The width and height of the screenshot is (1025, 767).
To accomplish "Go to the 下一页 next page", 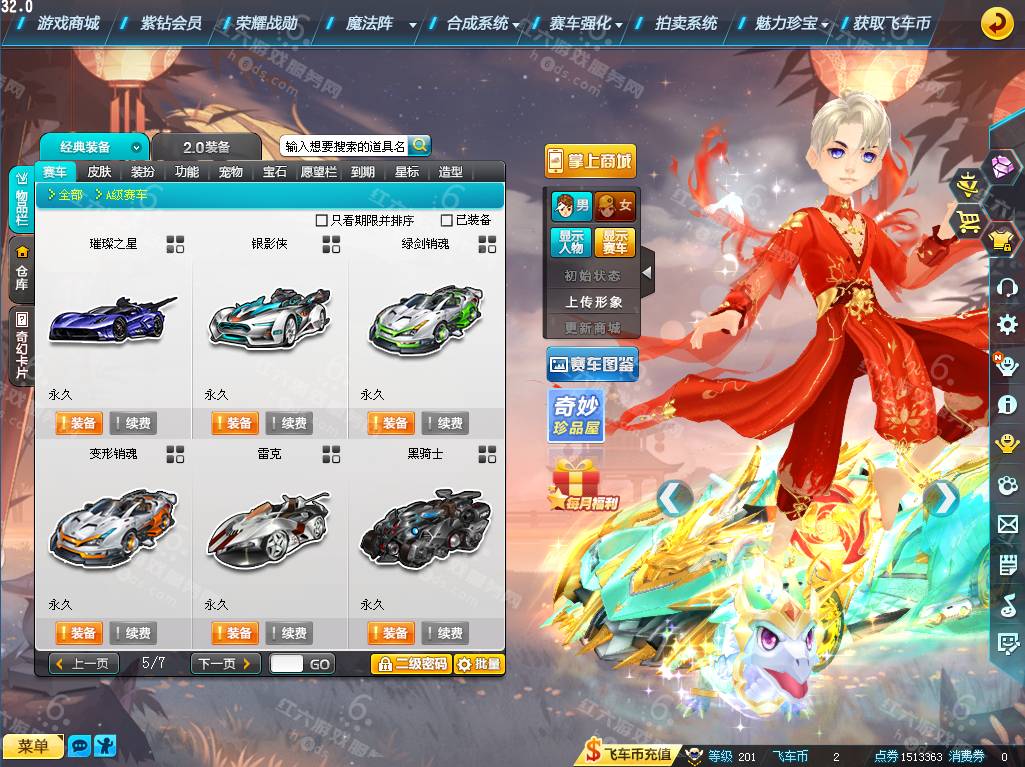I will [x=225, y=663].
